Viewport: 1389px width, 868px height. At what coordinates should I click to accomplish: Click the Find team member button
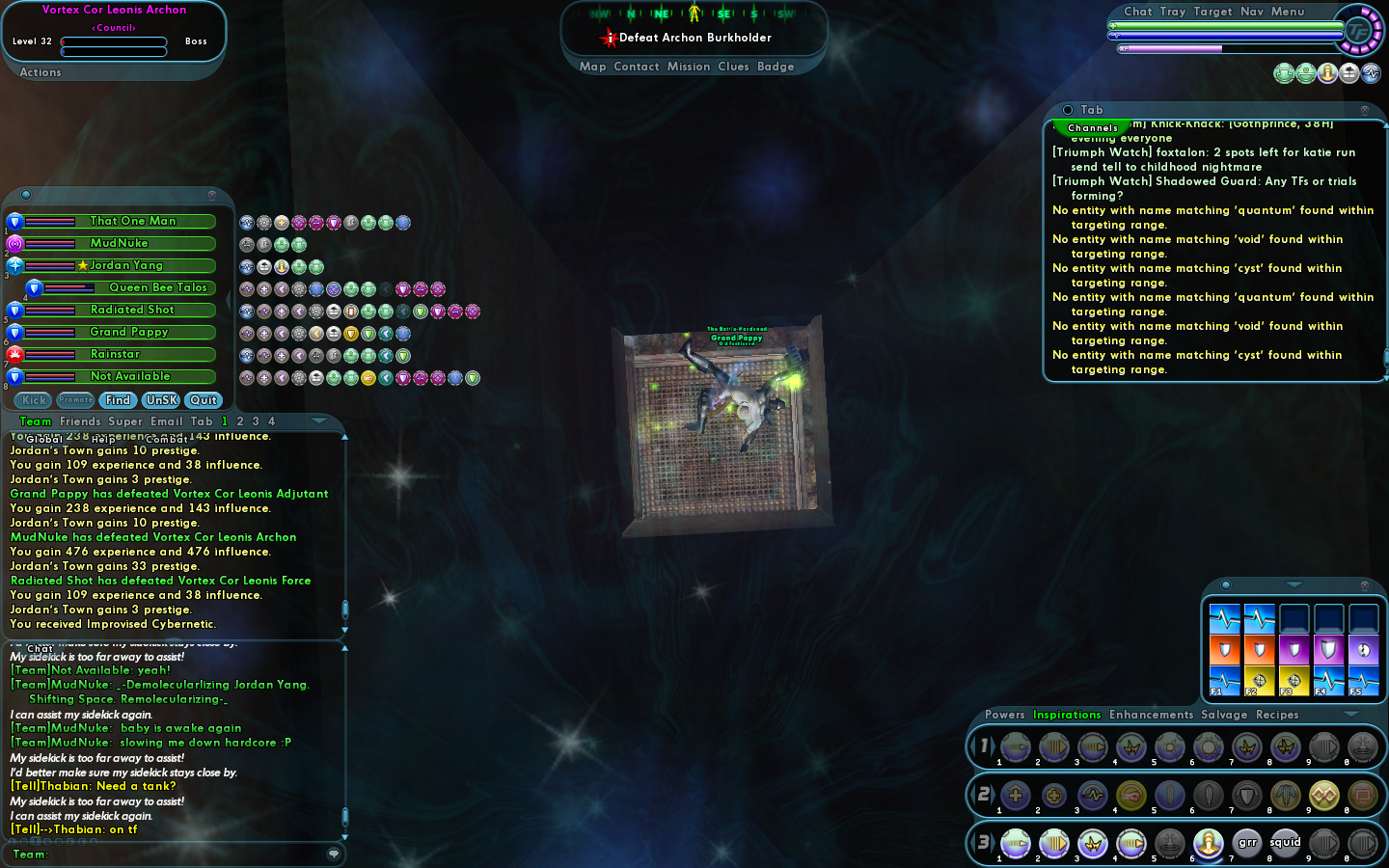(x=118, y=400)
